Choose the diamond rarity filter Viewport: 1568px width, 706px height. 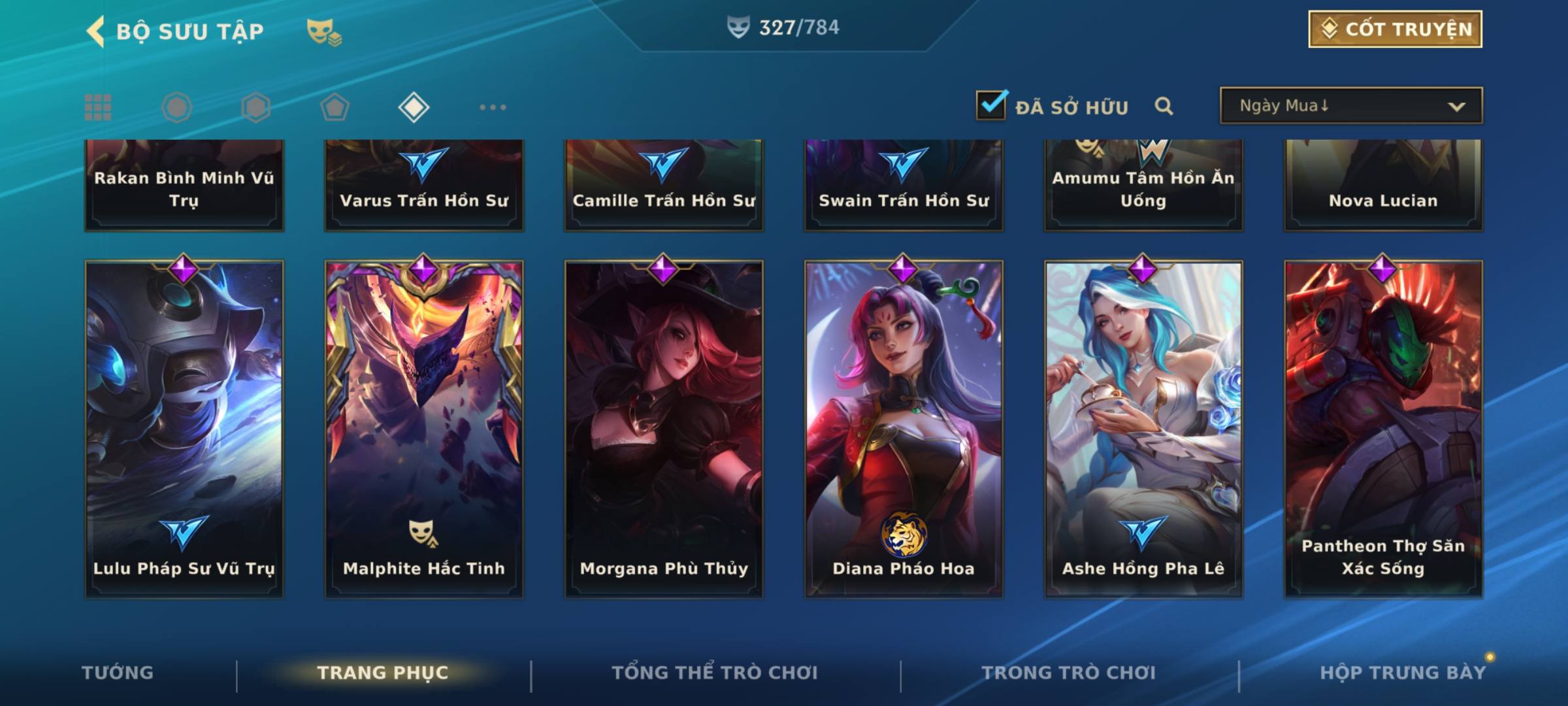(414, 107)
